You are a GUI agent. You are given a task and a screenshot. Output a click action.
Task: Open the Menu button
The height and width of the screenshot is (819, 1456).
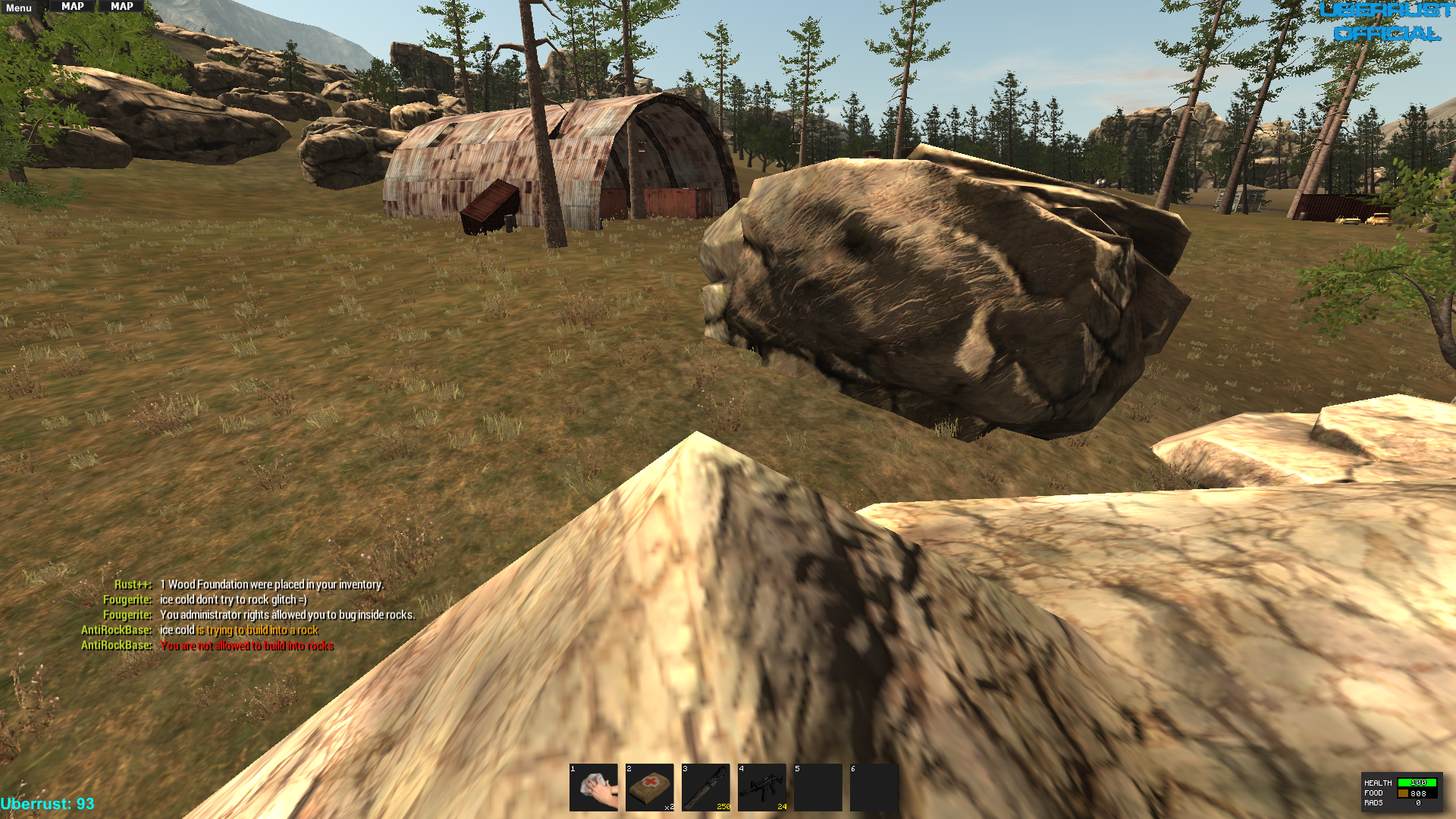click(19, 8)
